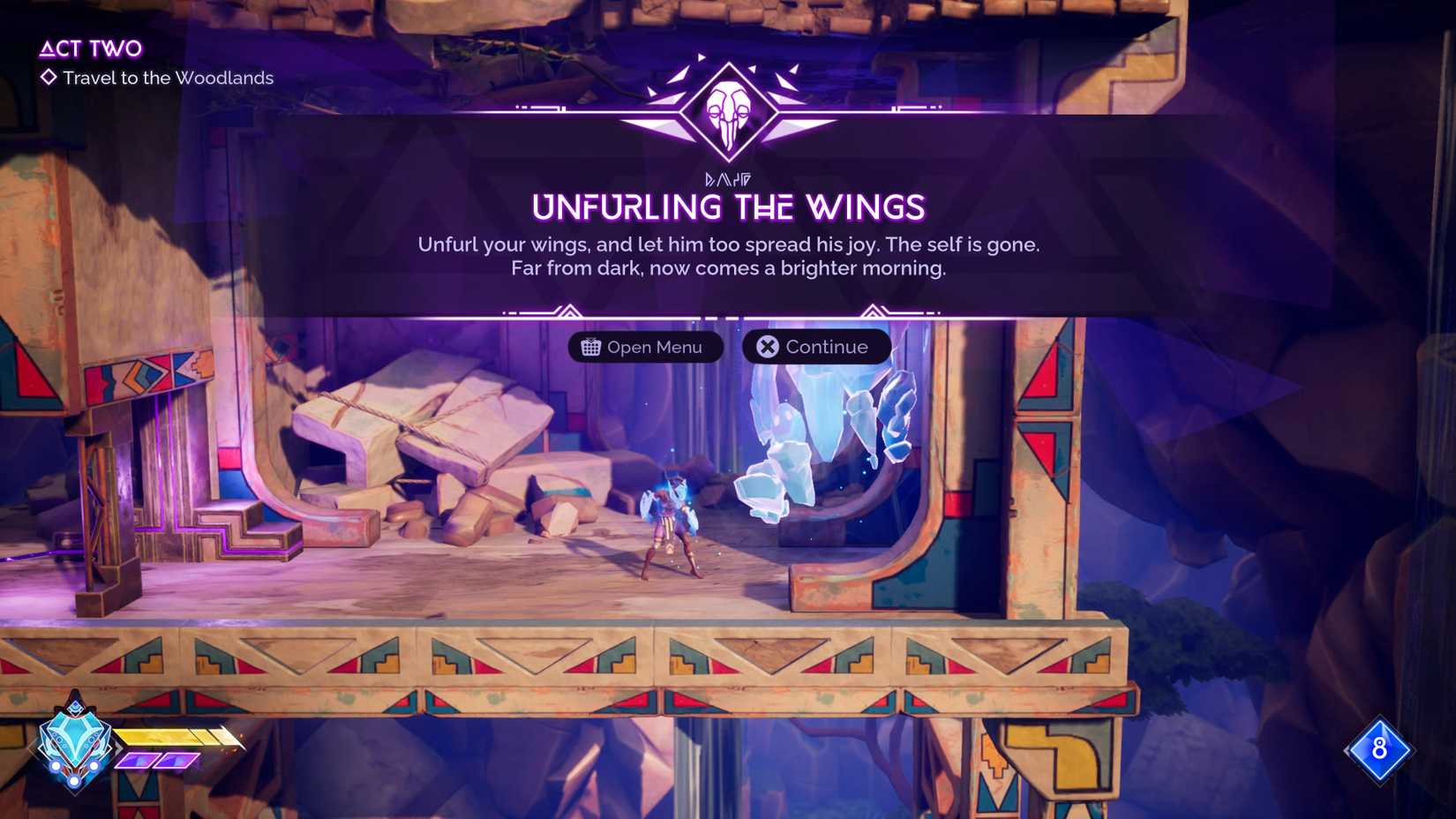
Task: Click the blue diamond currency counter showing 8
Action: pyautogui.click(x=1381, y=751)
